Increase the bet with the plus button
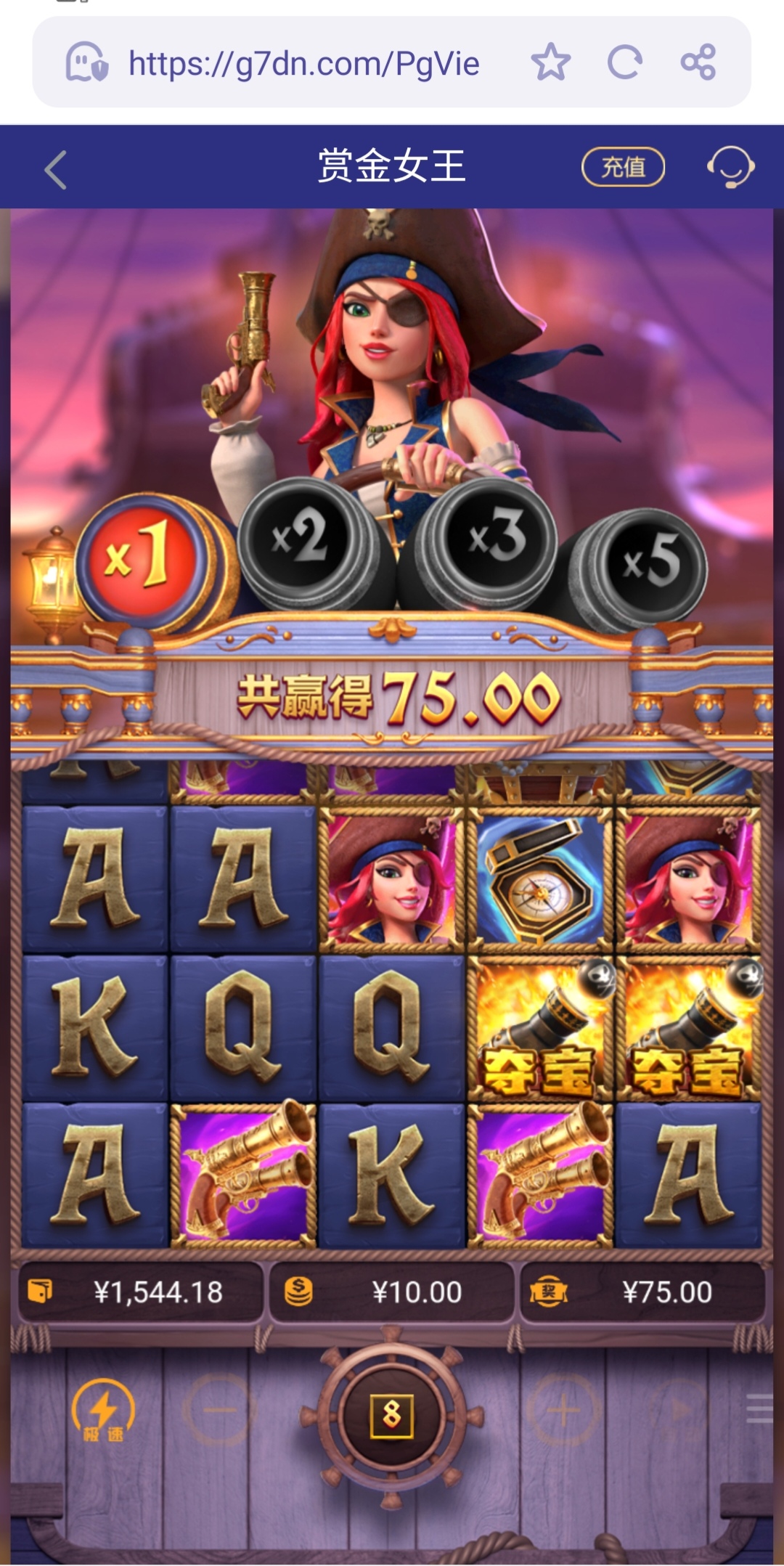The image size is (784, 1566). tap(563, 1411)
